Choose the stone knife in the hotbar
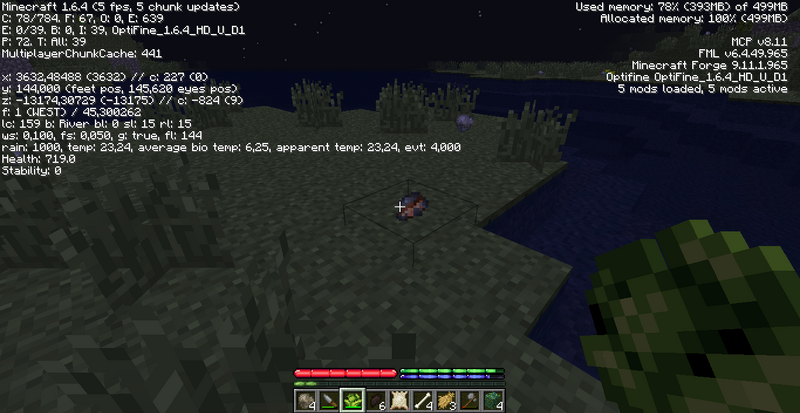Screen dimensions: 800x413 point(330,400)
